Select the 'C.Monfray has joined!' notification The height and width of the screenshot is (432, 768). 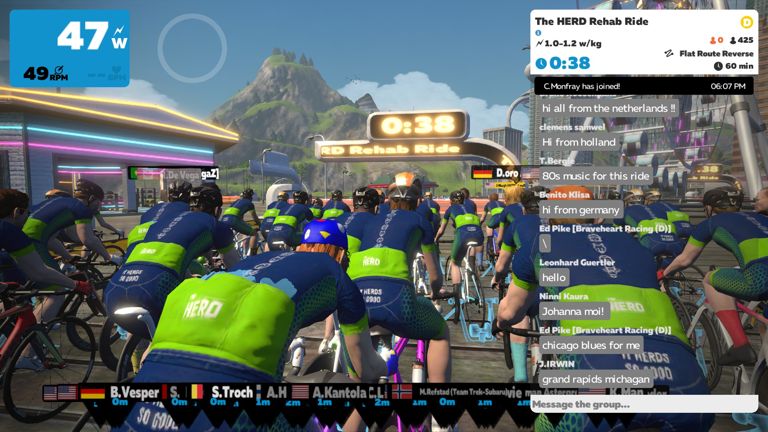click(x=582, y=87)
